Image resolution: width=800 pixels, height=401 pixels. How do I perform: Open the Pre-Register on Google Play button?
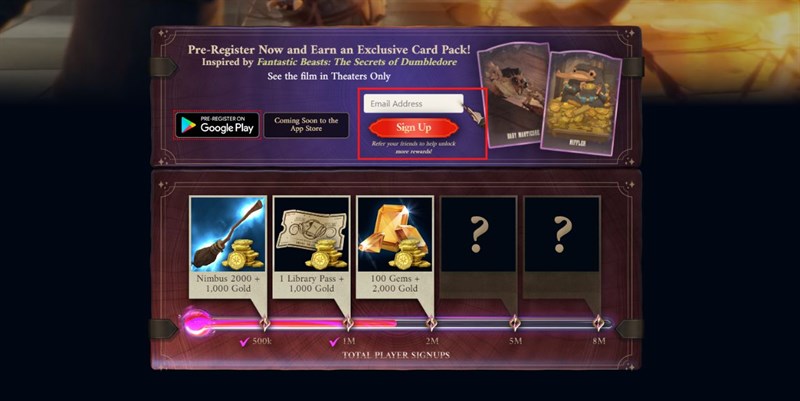[217, 125]
